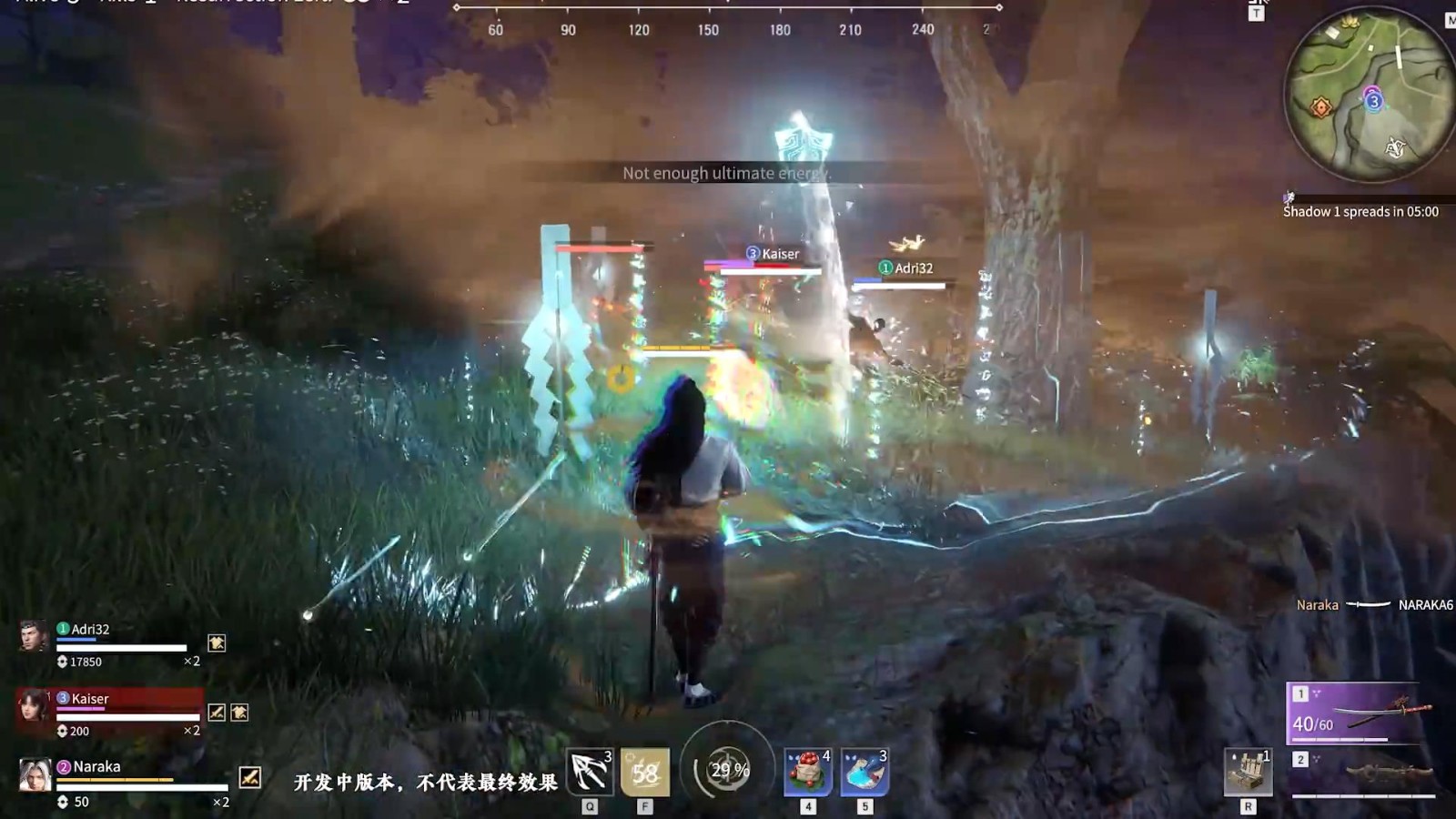
Task: Click the sword icon beside Naraka's bar
Action: point(250,778)
